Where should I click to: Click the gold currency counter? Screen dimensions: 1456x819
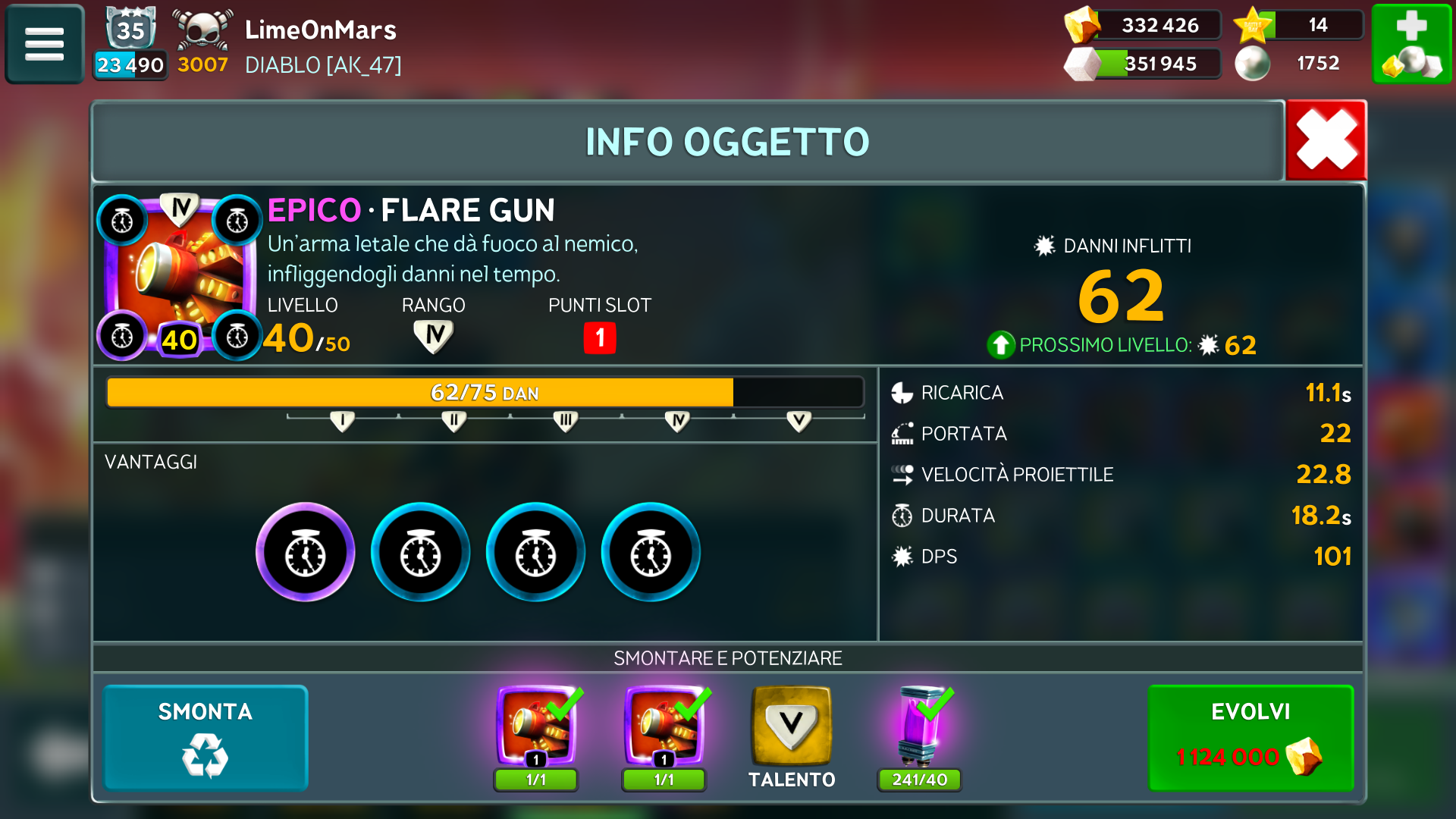coord(1144,25)
